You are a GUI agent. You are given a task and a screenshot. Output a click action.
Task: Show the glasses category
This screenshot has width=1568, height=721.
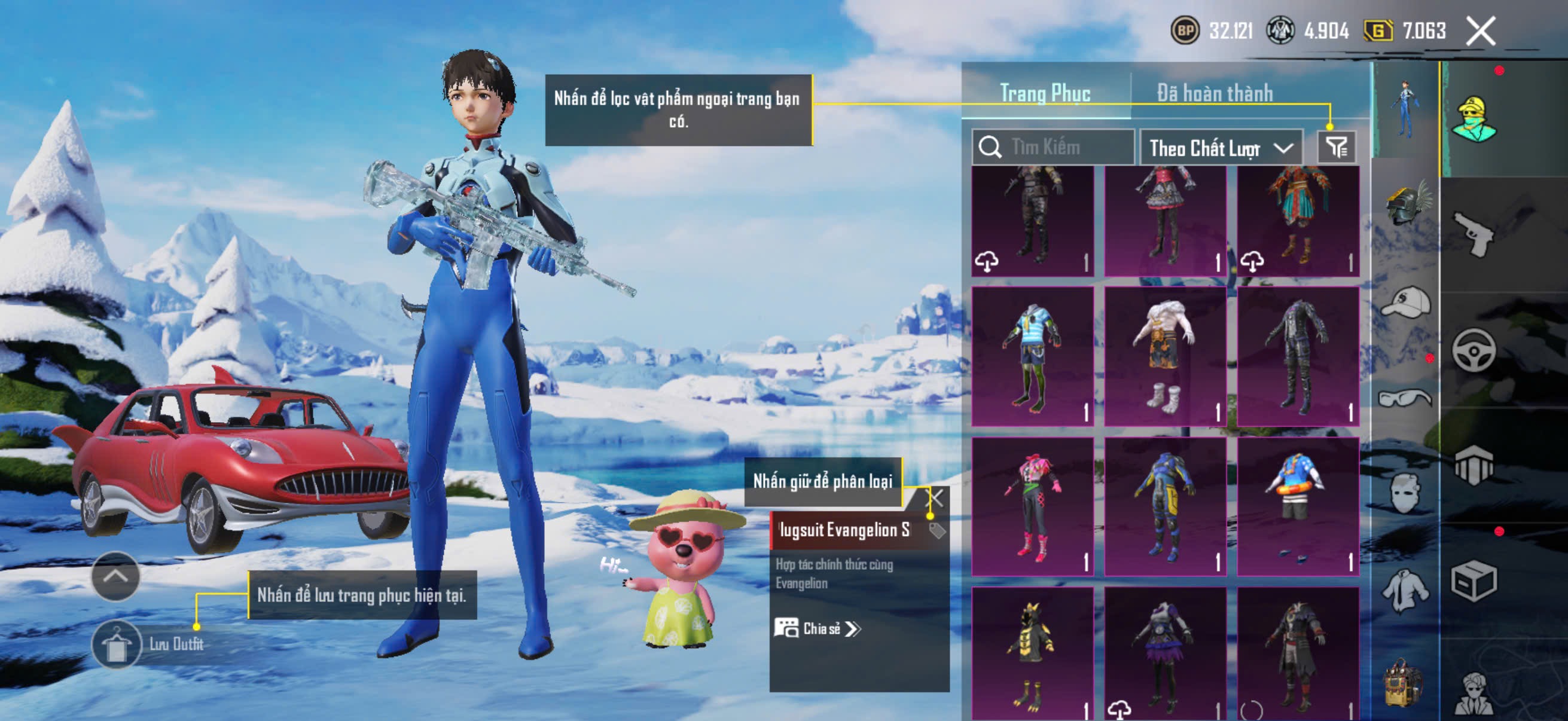[1405, 399]
